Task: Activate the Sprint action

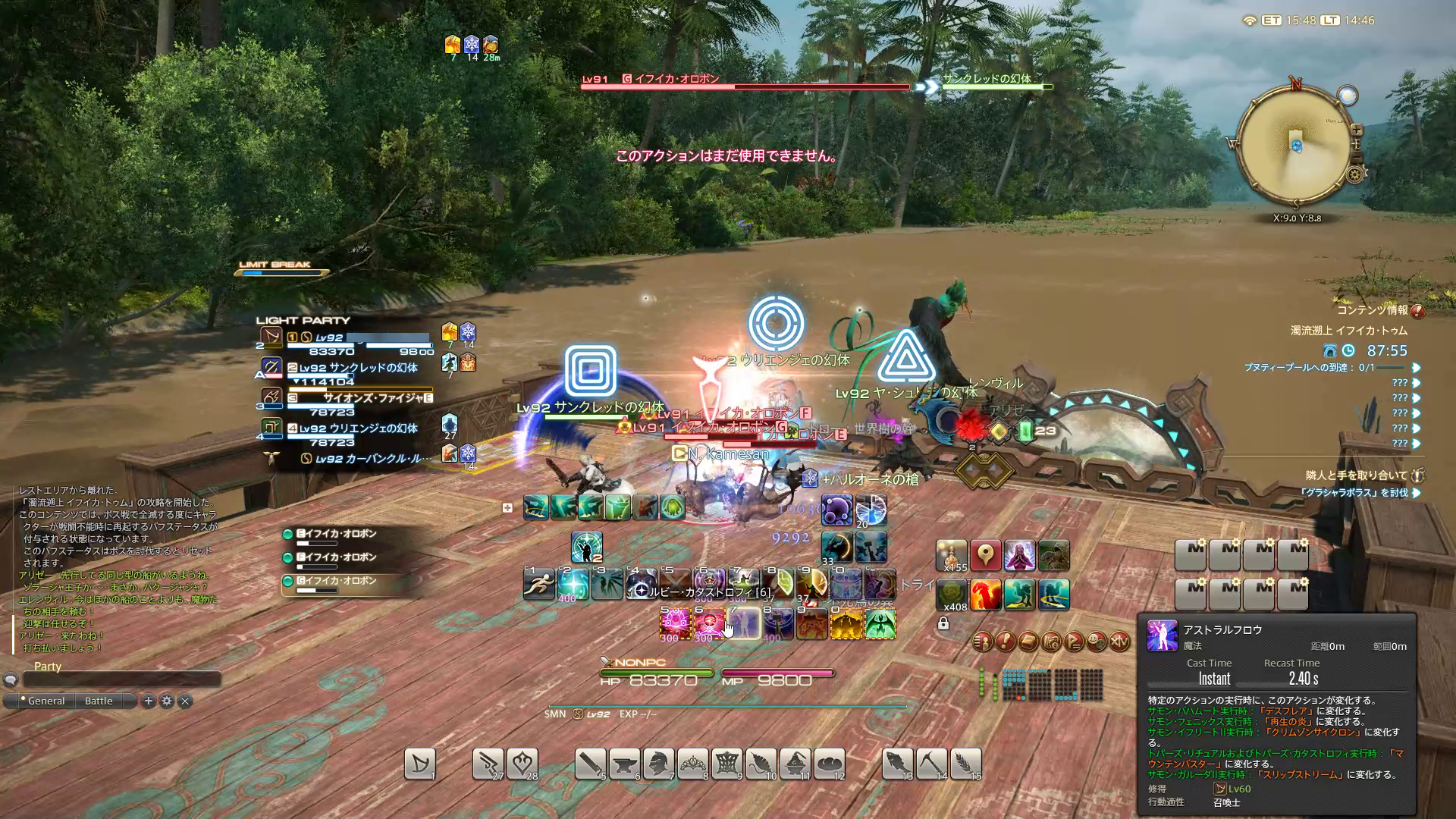Action: tap(538, 585)
